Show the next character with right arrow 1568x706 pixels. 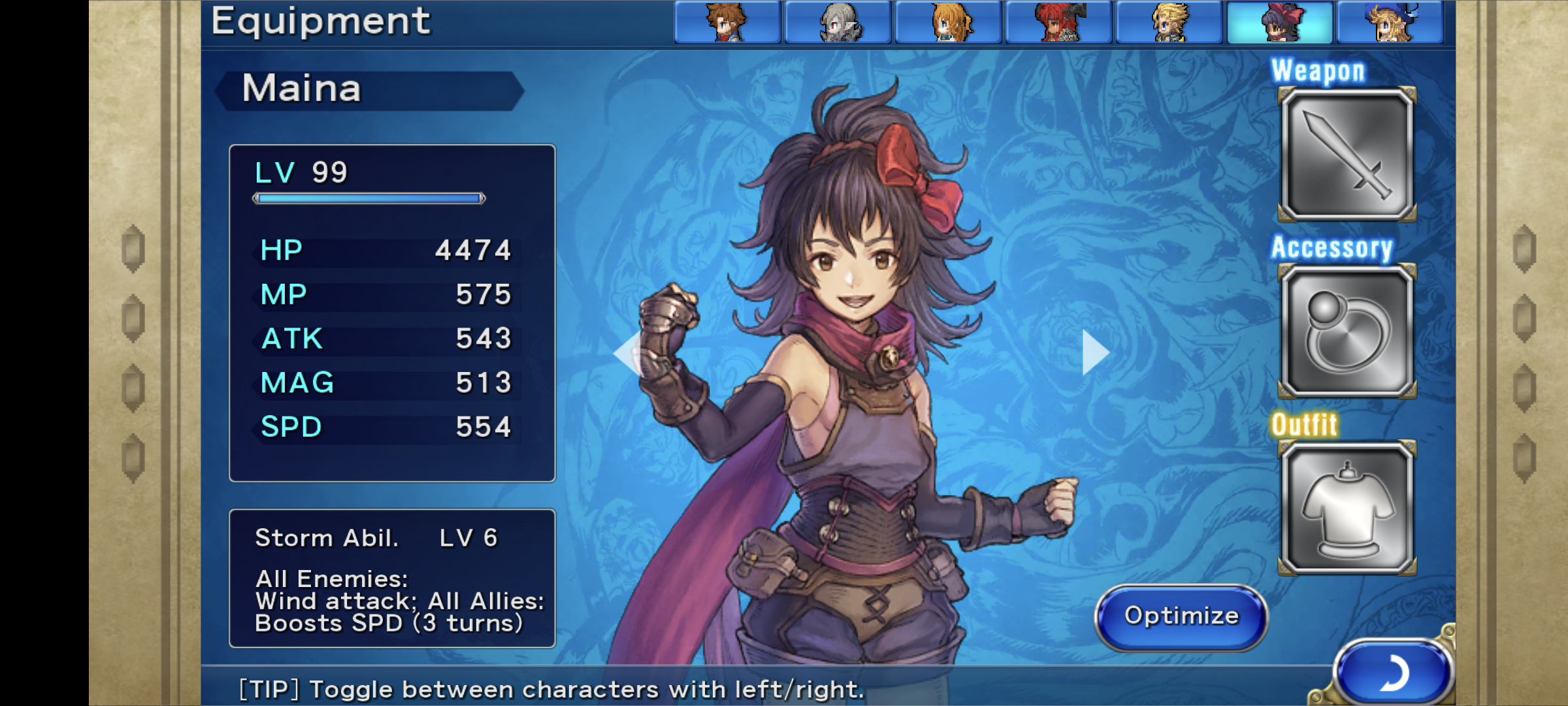[1094, 353]
